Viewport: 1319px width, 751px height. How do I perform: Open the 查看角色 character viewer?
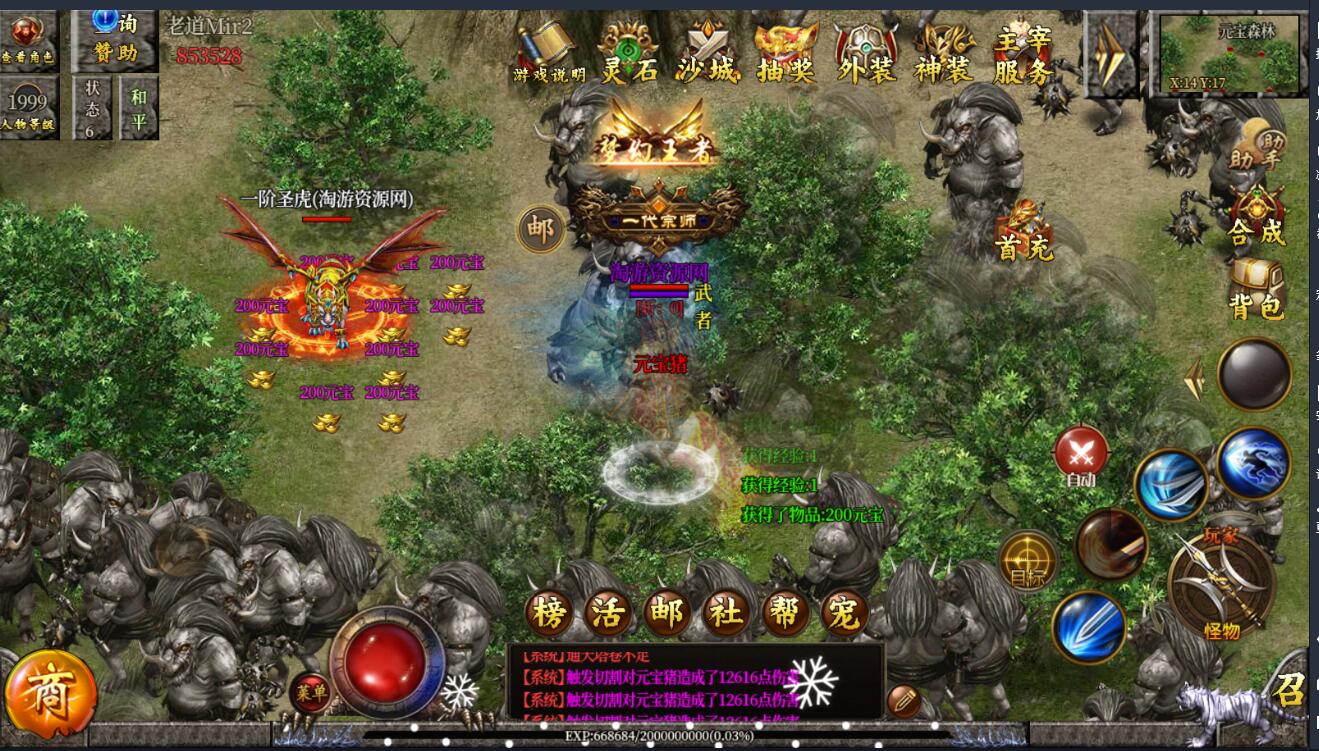(27, 40)
